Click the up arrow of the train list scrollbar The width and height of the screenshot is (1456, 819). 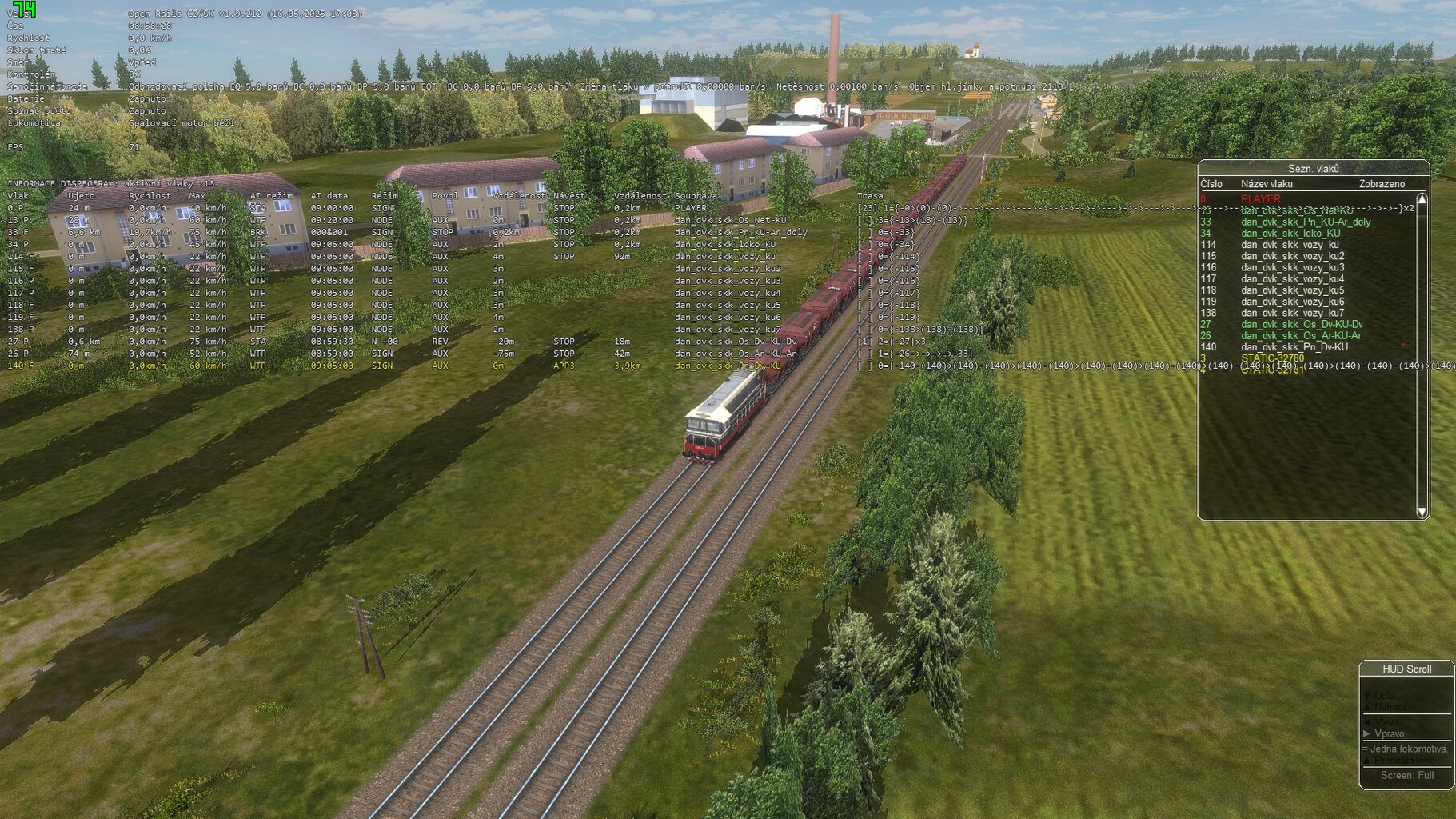click(1422, 198)
